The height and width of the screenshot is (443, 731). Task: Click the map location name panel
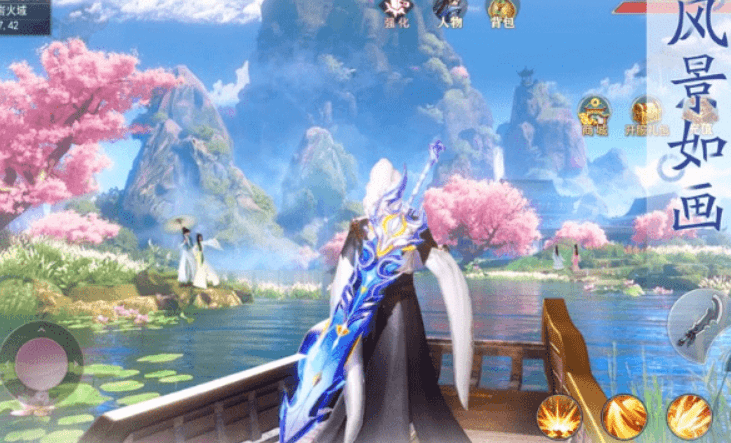[x=25, y=17]
